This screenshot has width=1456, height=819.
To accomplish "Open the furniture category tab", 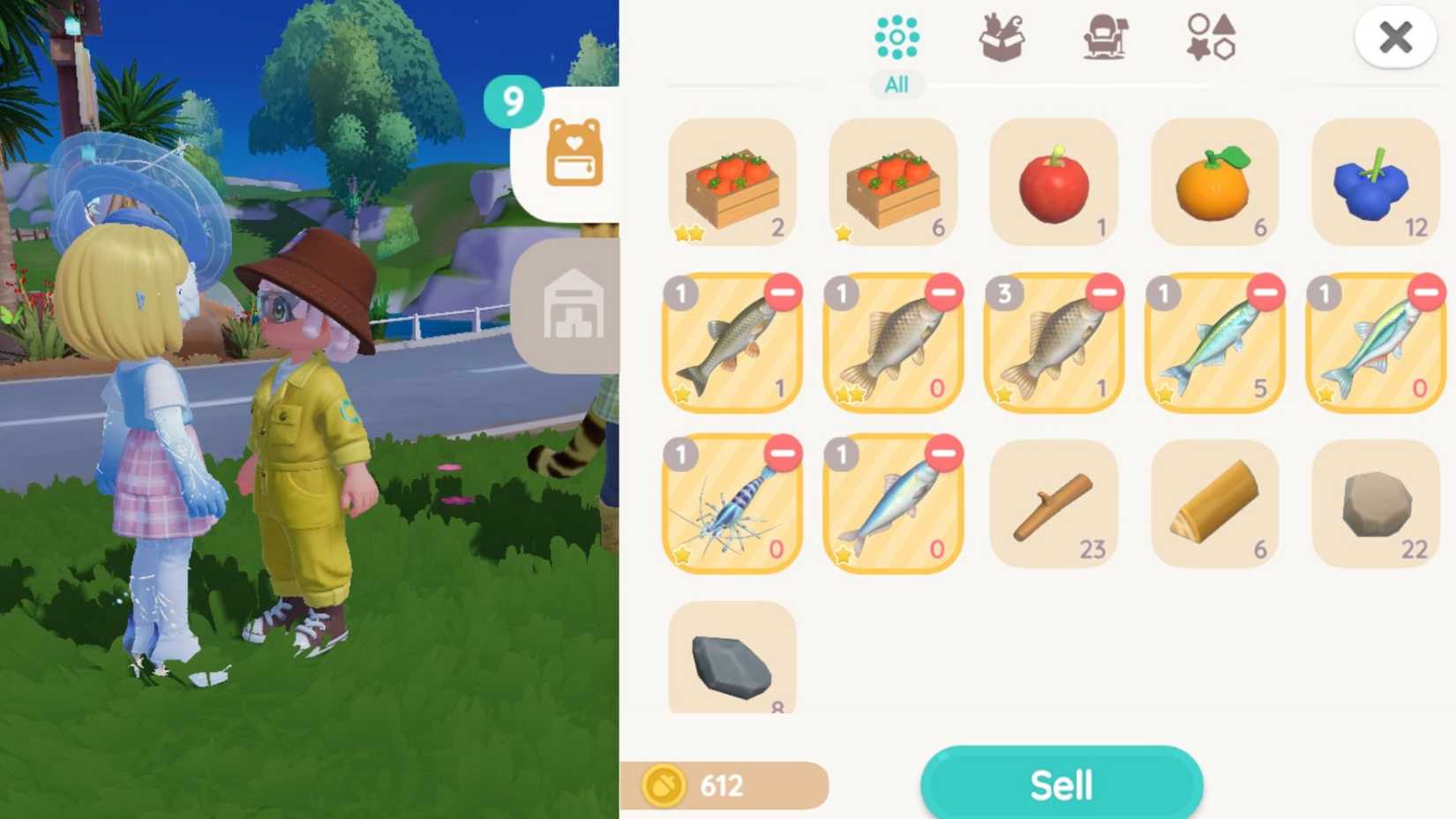I will click(1104, 37).
